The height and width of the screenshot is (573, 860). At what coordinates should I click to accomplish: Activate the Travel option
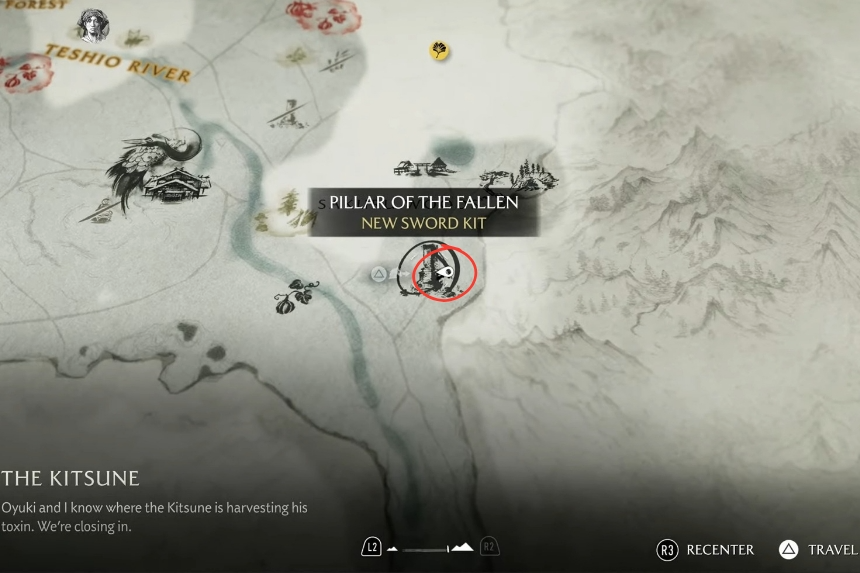(819, 549)
